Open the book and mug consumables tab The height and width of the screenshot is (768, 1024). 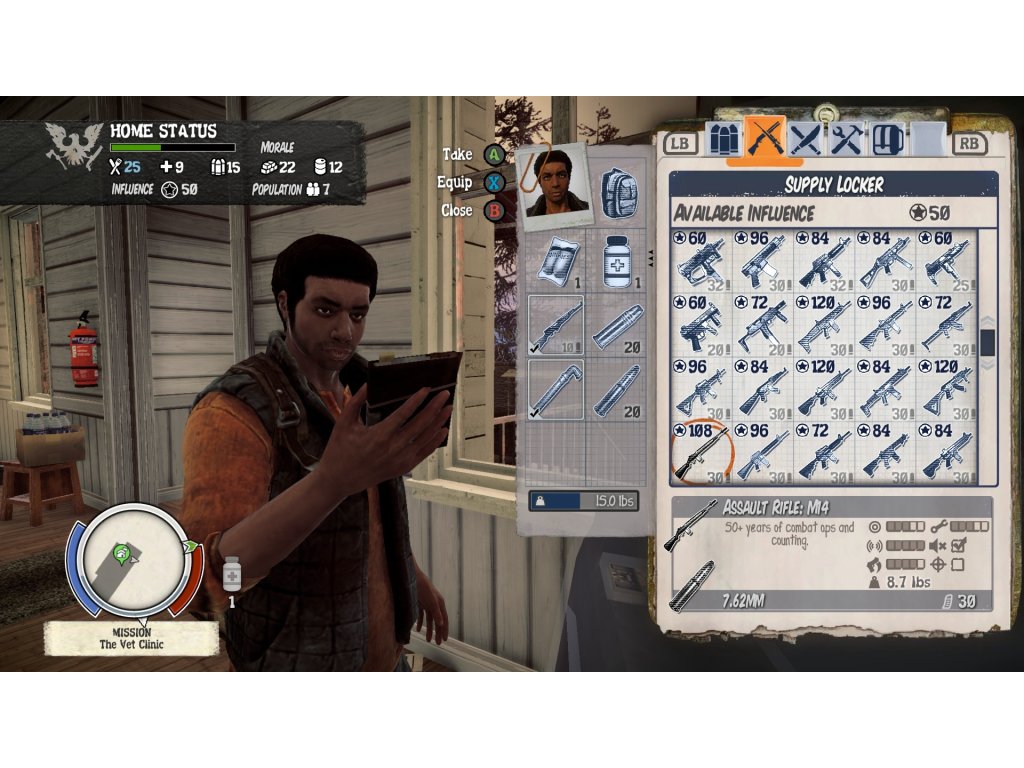tap(887, 140)
